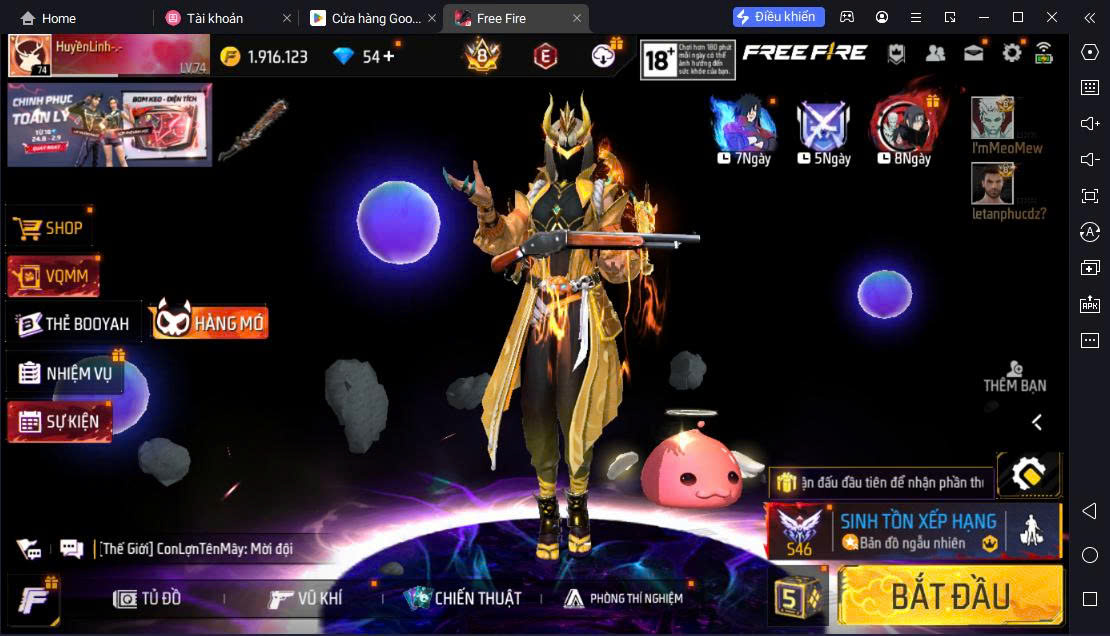Close the Free Fire tab
Image resolution: width=1110 pixels, height=636 pixels.
pyautogui.click(x=577, y=18)
